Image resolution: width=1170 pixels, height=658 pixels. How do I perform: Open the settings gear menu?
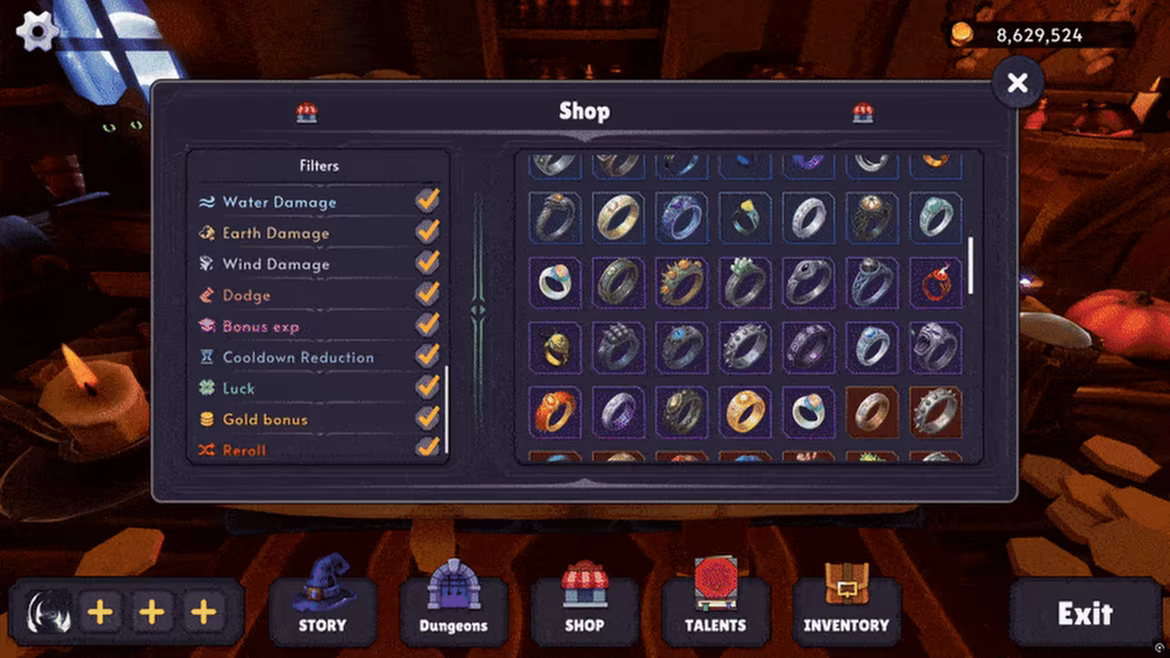[x=37, y=31]
